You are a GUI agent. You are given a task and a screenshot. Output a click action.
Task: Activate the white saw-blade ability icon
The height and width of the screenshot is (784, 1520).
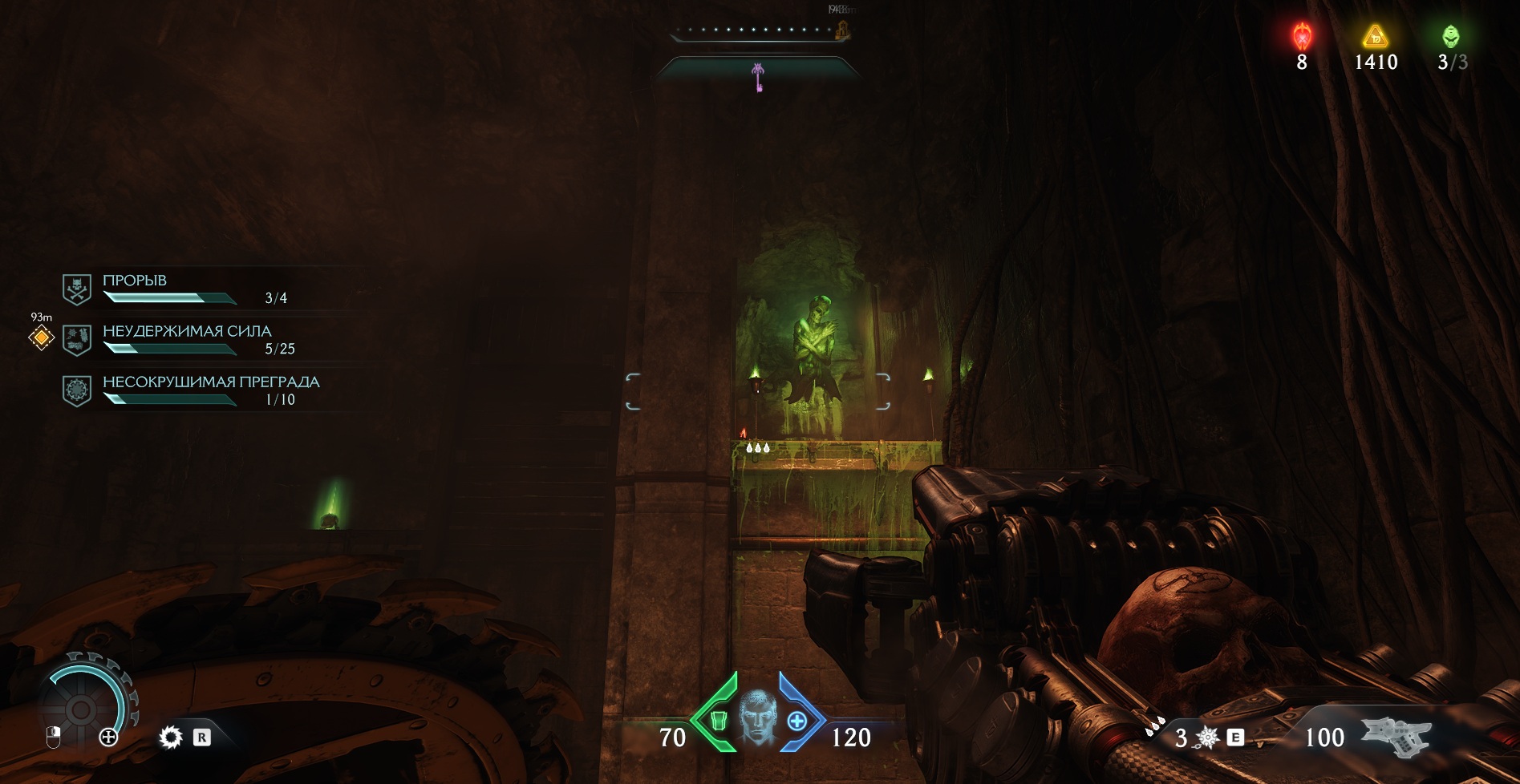point(170,737)
